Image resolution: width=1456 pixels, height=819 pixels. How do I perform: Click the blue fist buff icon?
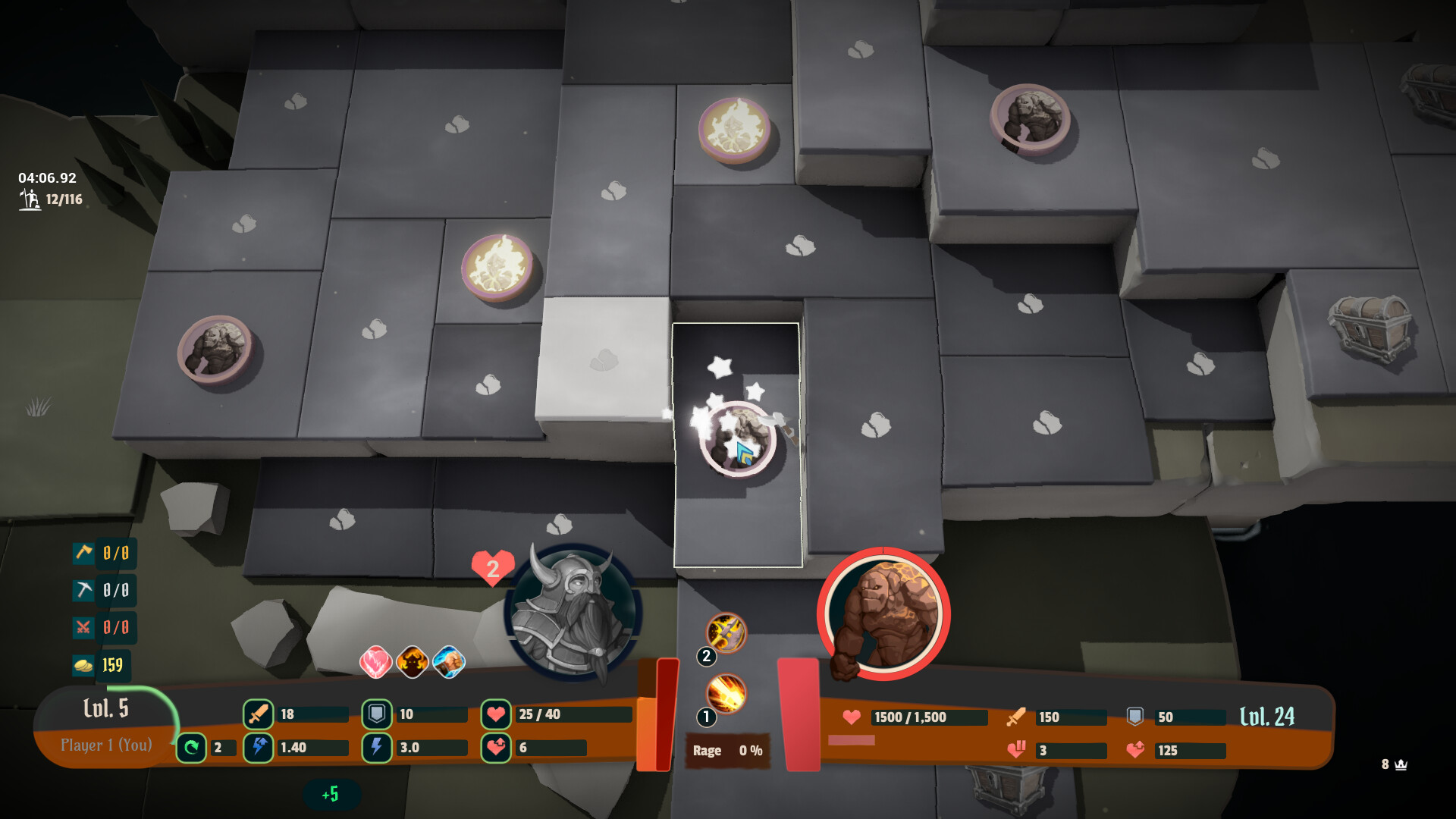447,661
